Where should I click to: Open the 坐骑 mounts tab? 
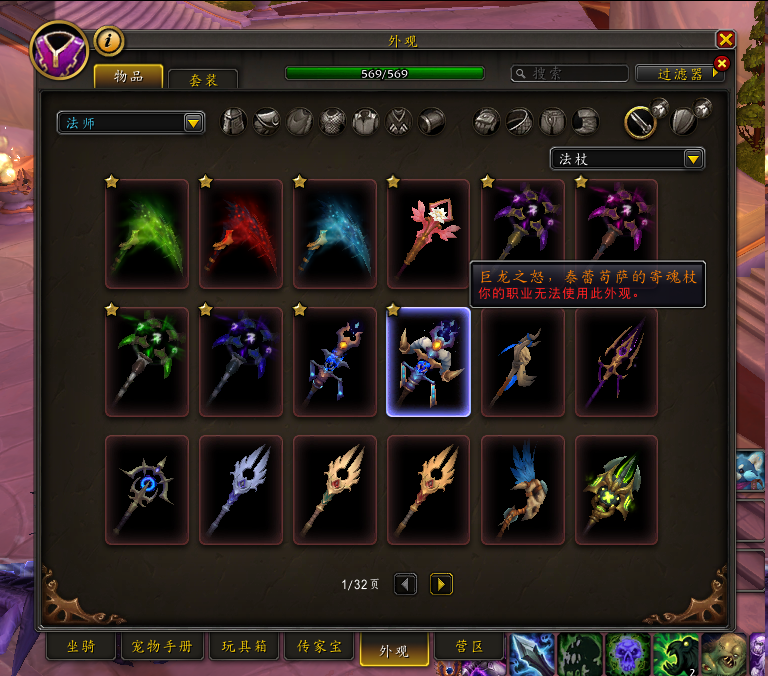click(x=80, y=647)
